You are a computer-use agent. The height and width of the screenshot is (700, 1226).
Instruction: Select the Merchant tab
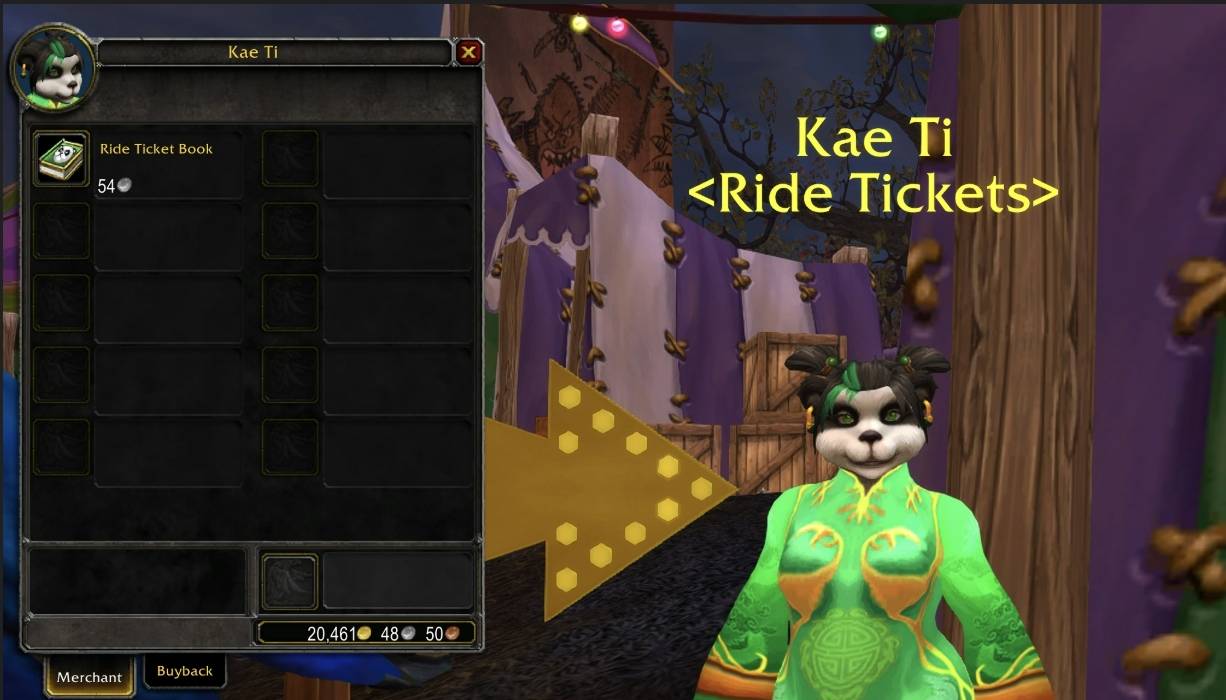(89, 677)
